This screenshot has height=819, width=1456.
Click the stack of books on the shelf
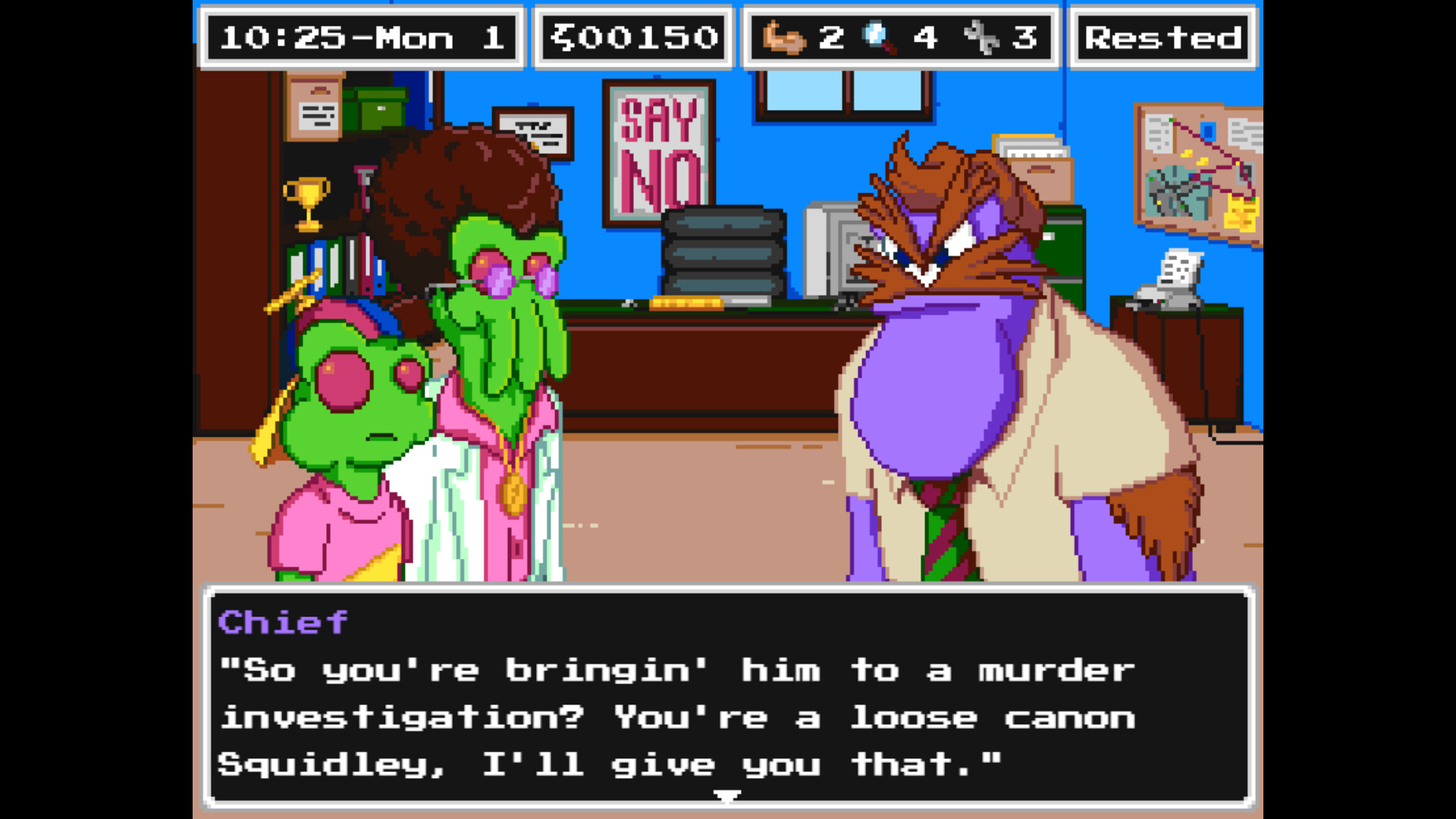(334, 265)
